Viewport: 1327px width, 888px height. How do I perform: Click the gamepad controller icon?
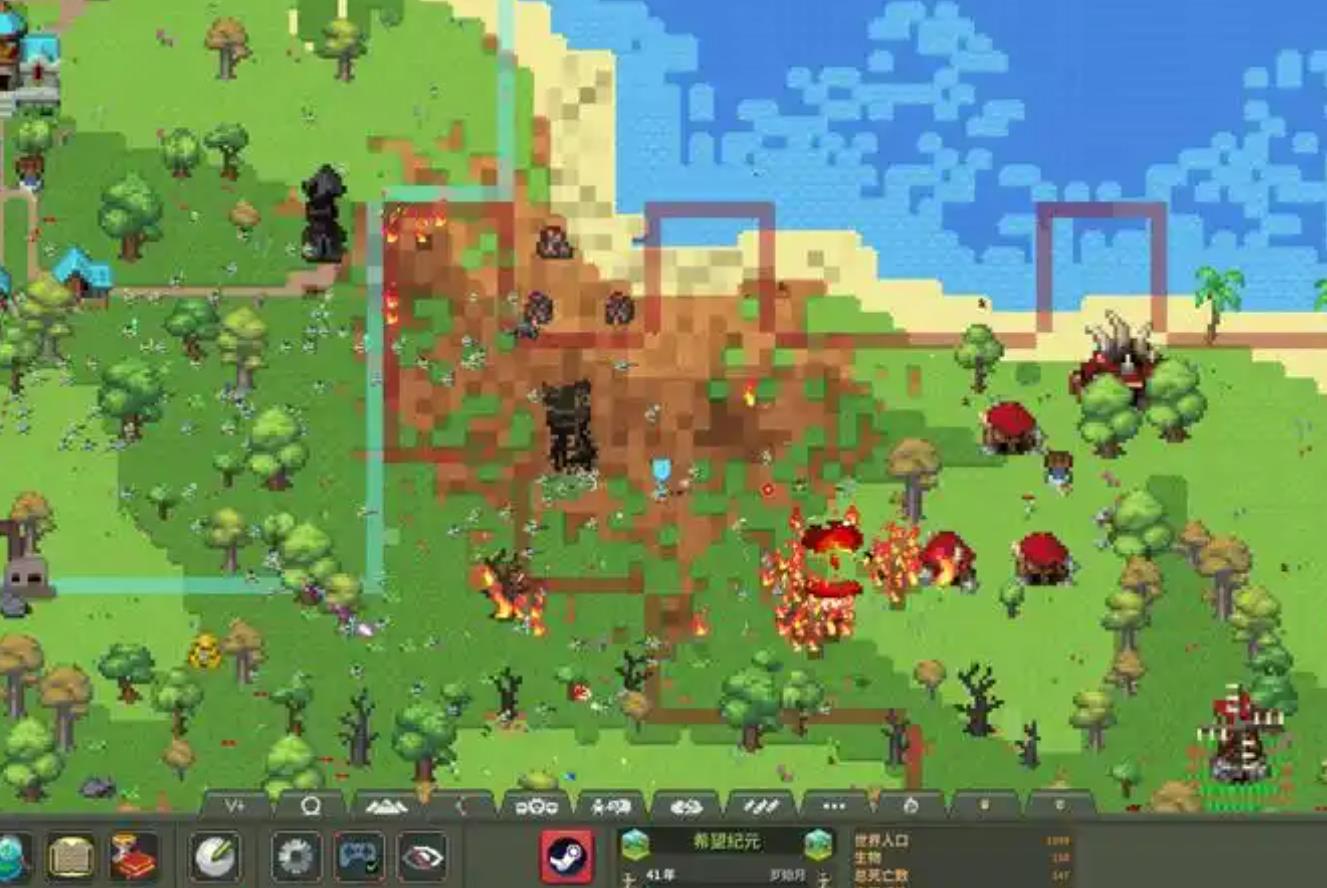click(358, 857)
